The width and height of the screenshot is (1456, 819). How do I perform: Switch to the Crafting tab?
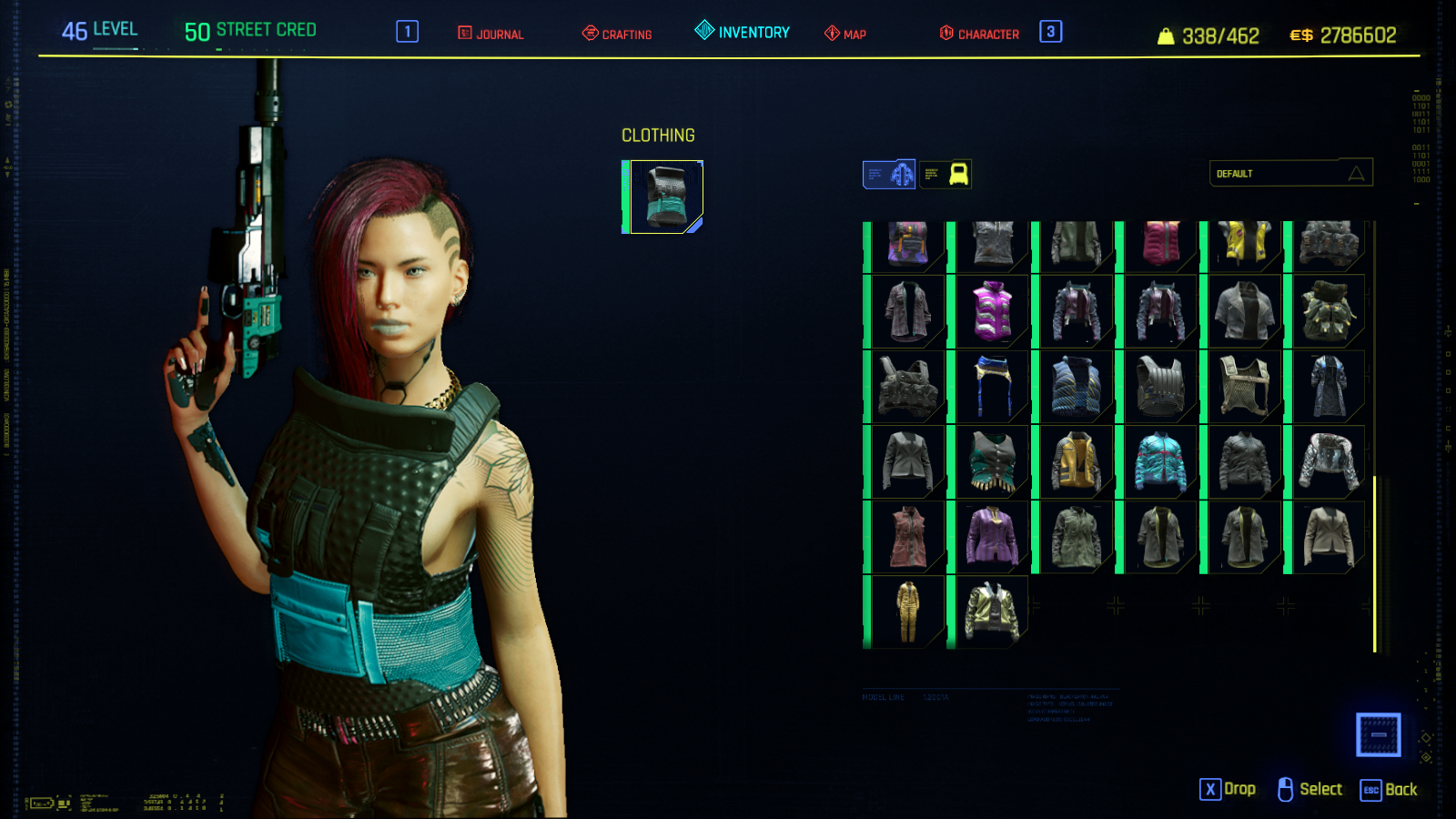pos(617,34)
